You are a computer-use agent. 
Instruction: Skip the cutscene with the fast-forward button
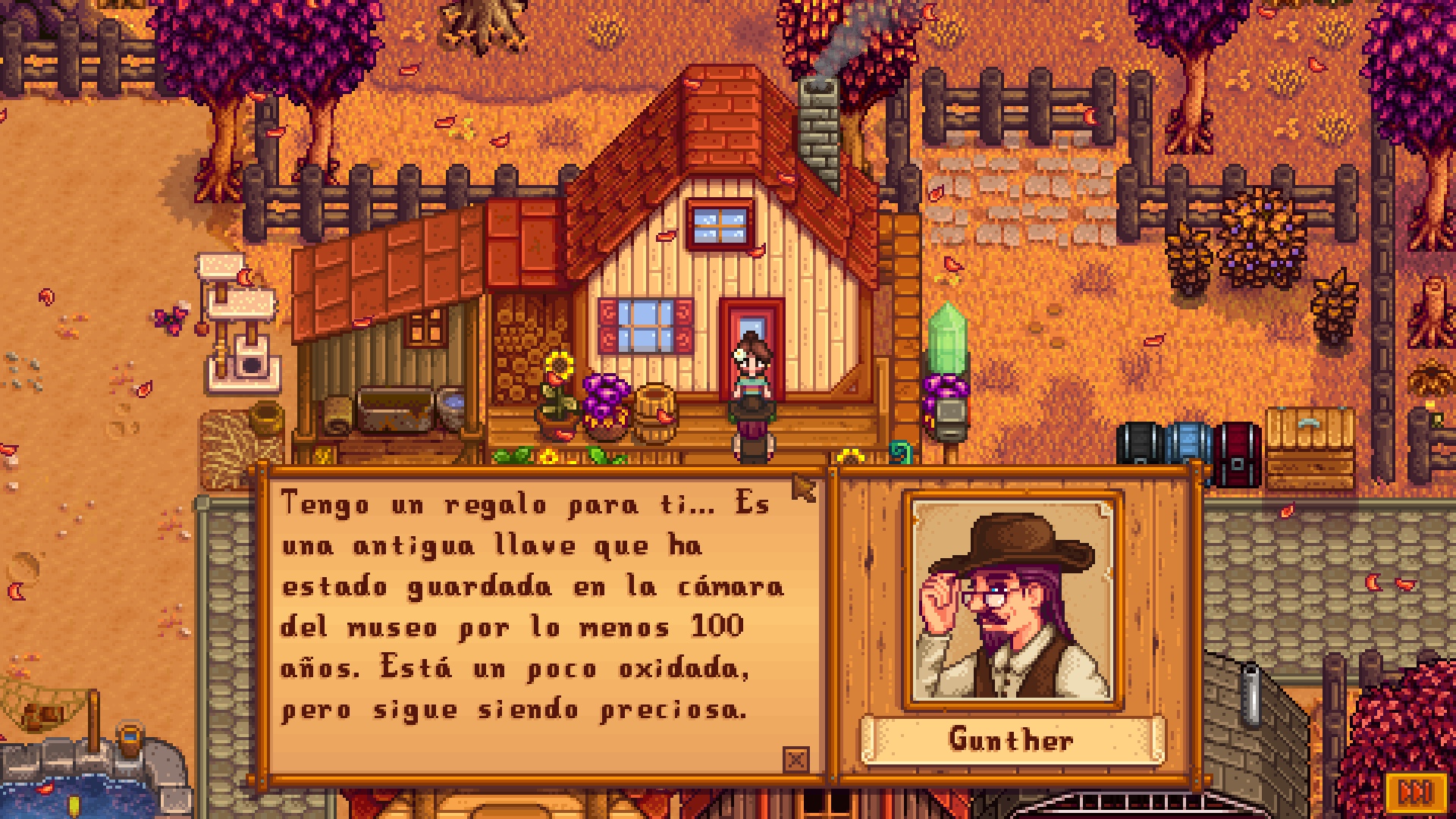pos(1414,792)
